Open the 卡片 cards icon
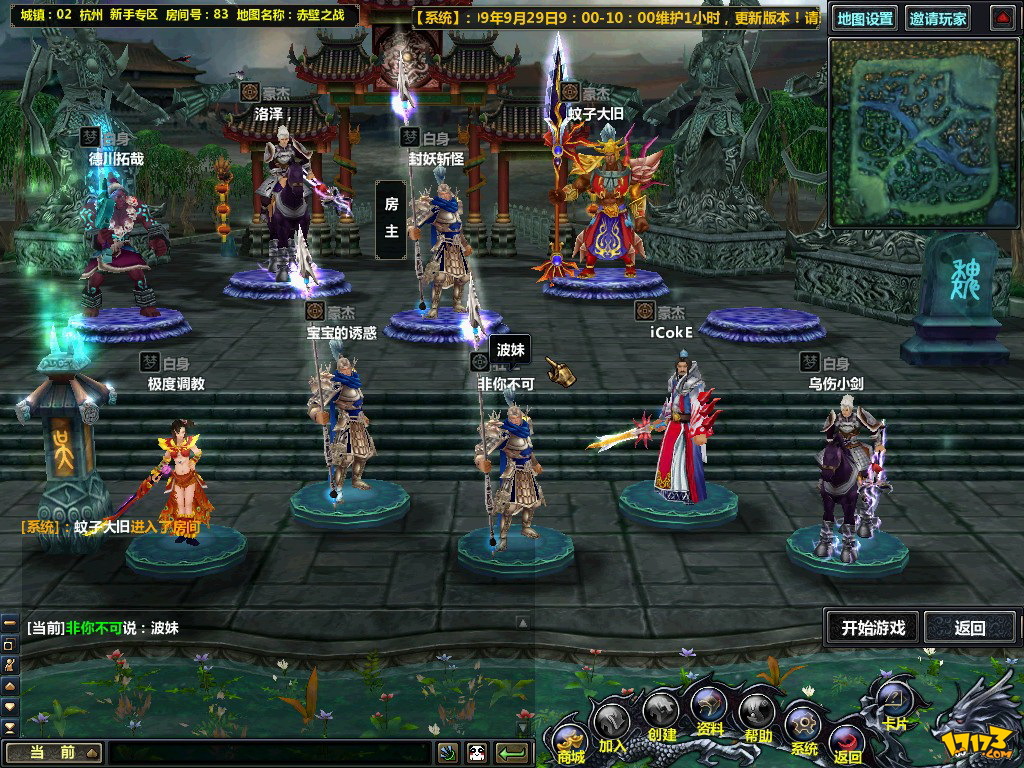 click(x=893, y=702)
